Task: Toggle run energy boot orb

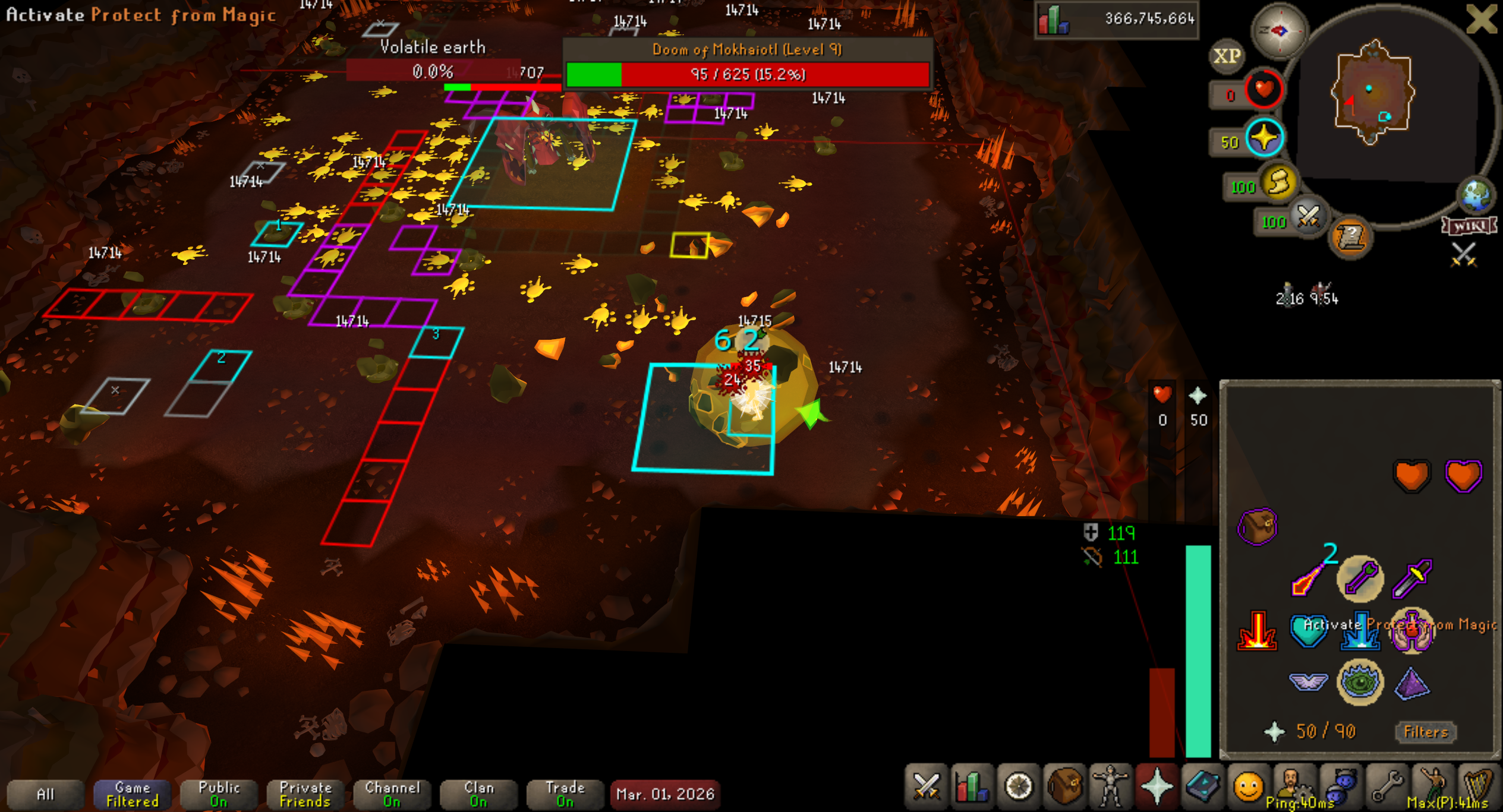Action: (x=1279, y=182)
